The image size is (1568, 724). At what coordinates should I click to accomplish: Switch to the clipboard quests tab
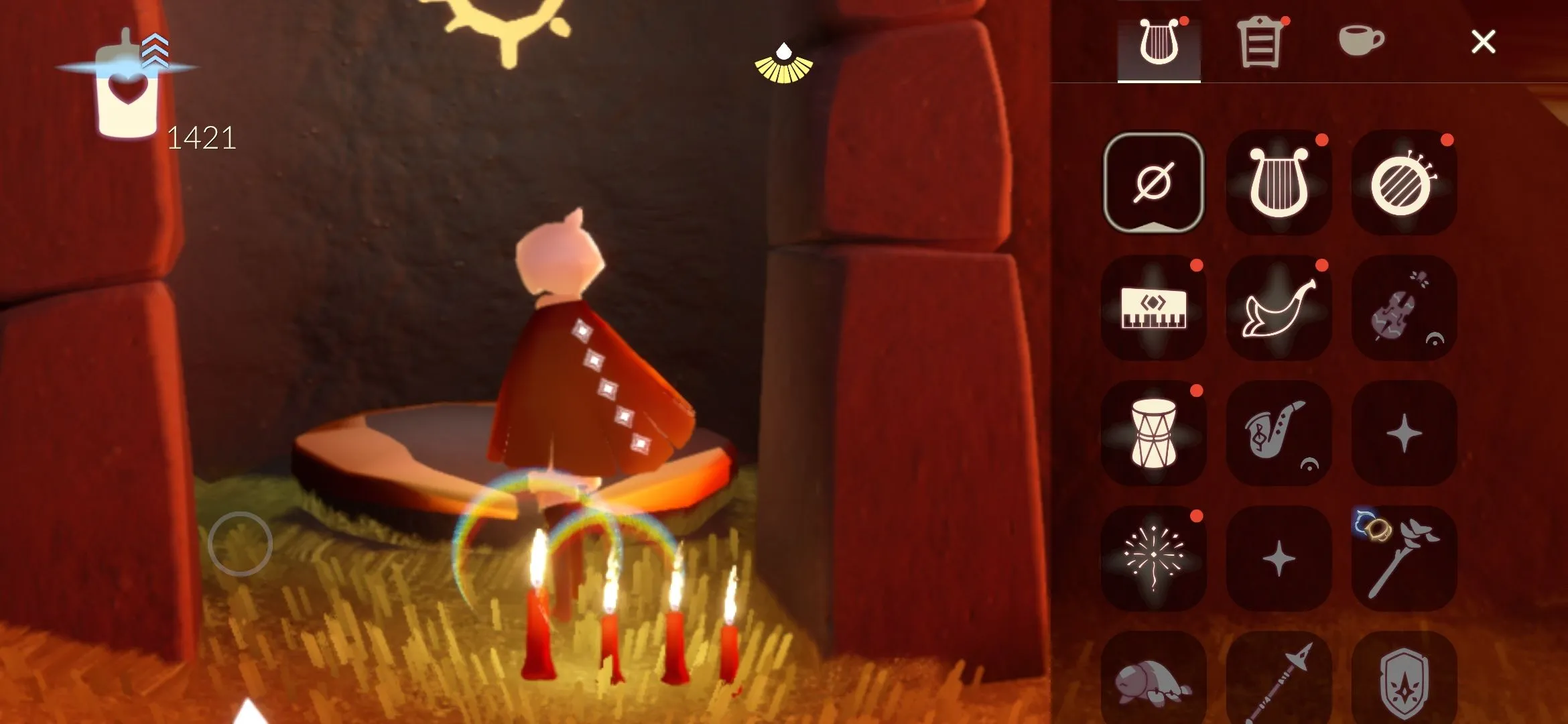click(1261, 42)
